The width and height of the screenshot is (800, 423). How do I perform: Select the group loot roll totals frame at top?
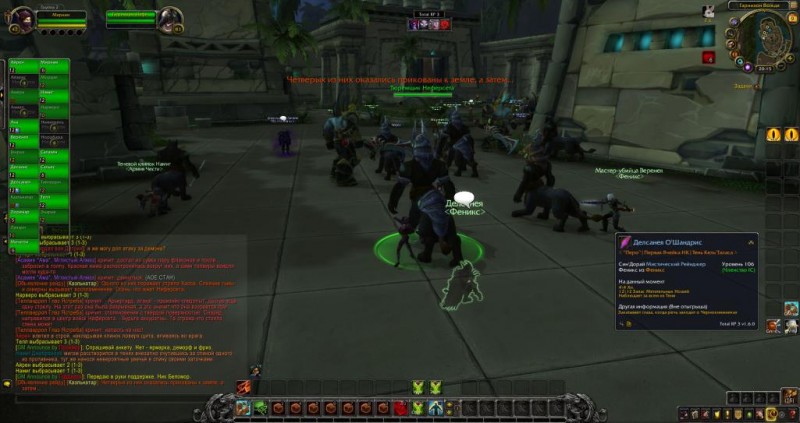[428, 19]
